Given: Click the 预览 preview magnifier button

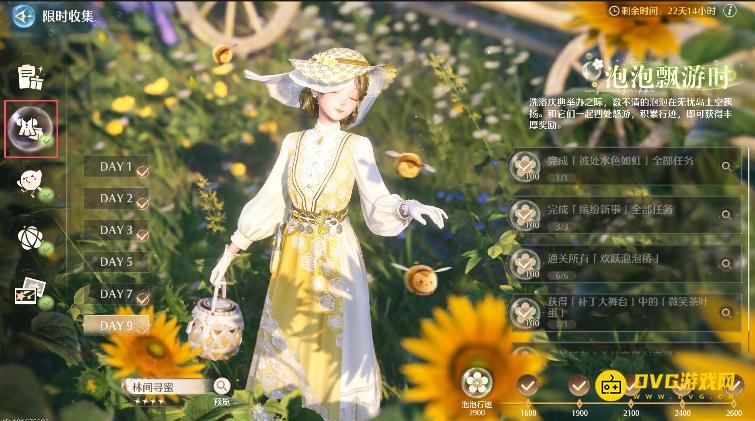Looking at the screenshot, I should click(x=221, y=386).
